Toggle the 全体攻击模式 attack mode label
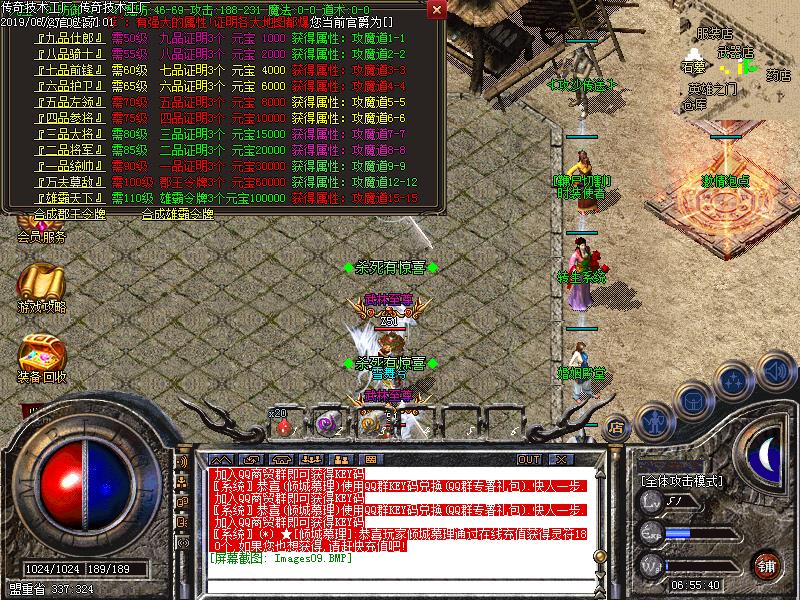The image size is (800, 600). point(681,481)
